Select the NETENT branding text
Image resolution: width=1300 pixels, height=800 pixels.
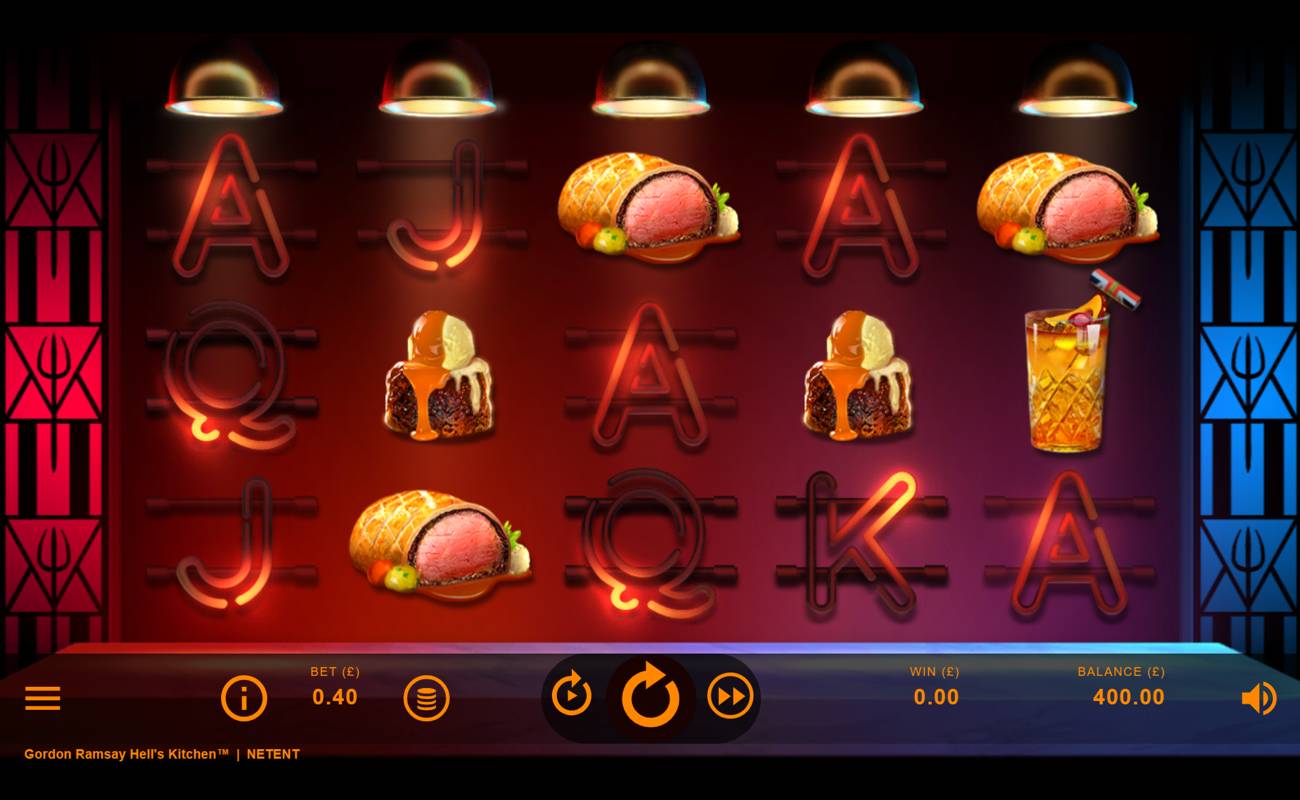click(272, 754)
